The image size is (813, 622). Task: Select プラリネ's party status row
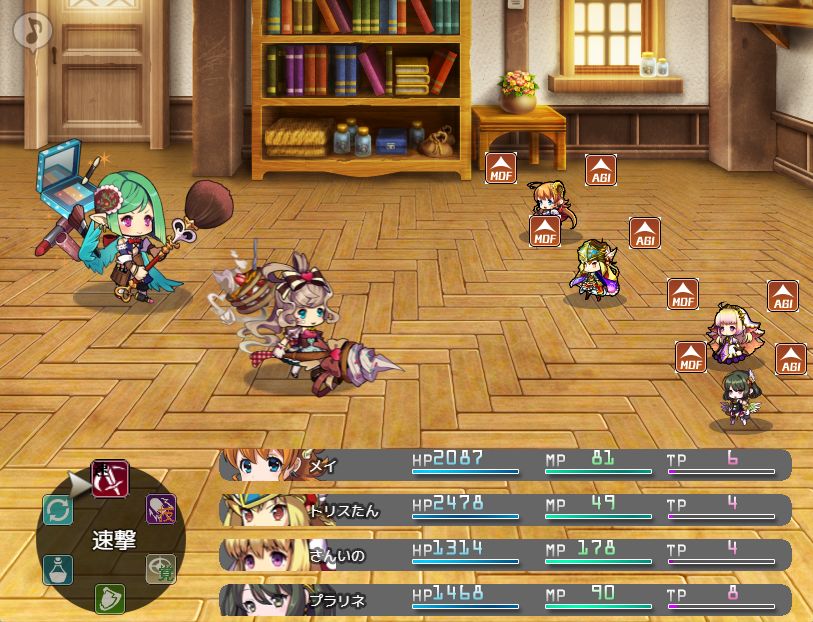pos(505,599)
